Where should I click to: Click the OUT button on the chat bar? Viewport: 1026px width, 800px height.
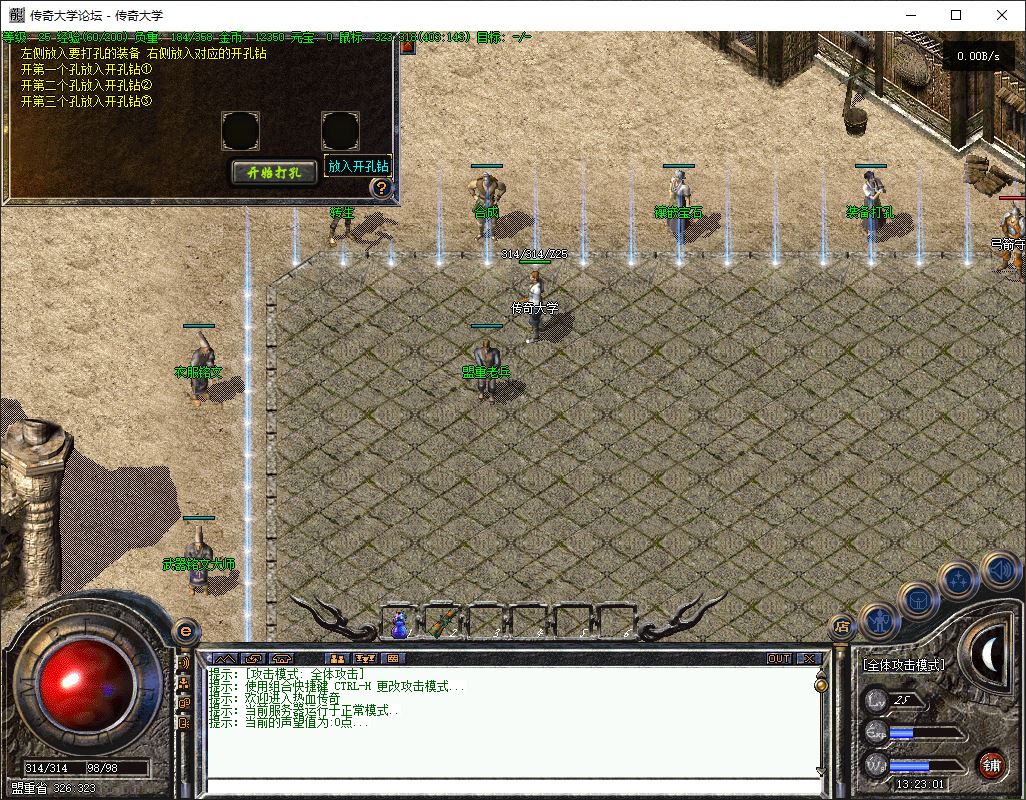coord(779,658)
